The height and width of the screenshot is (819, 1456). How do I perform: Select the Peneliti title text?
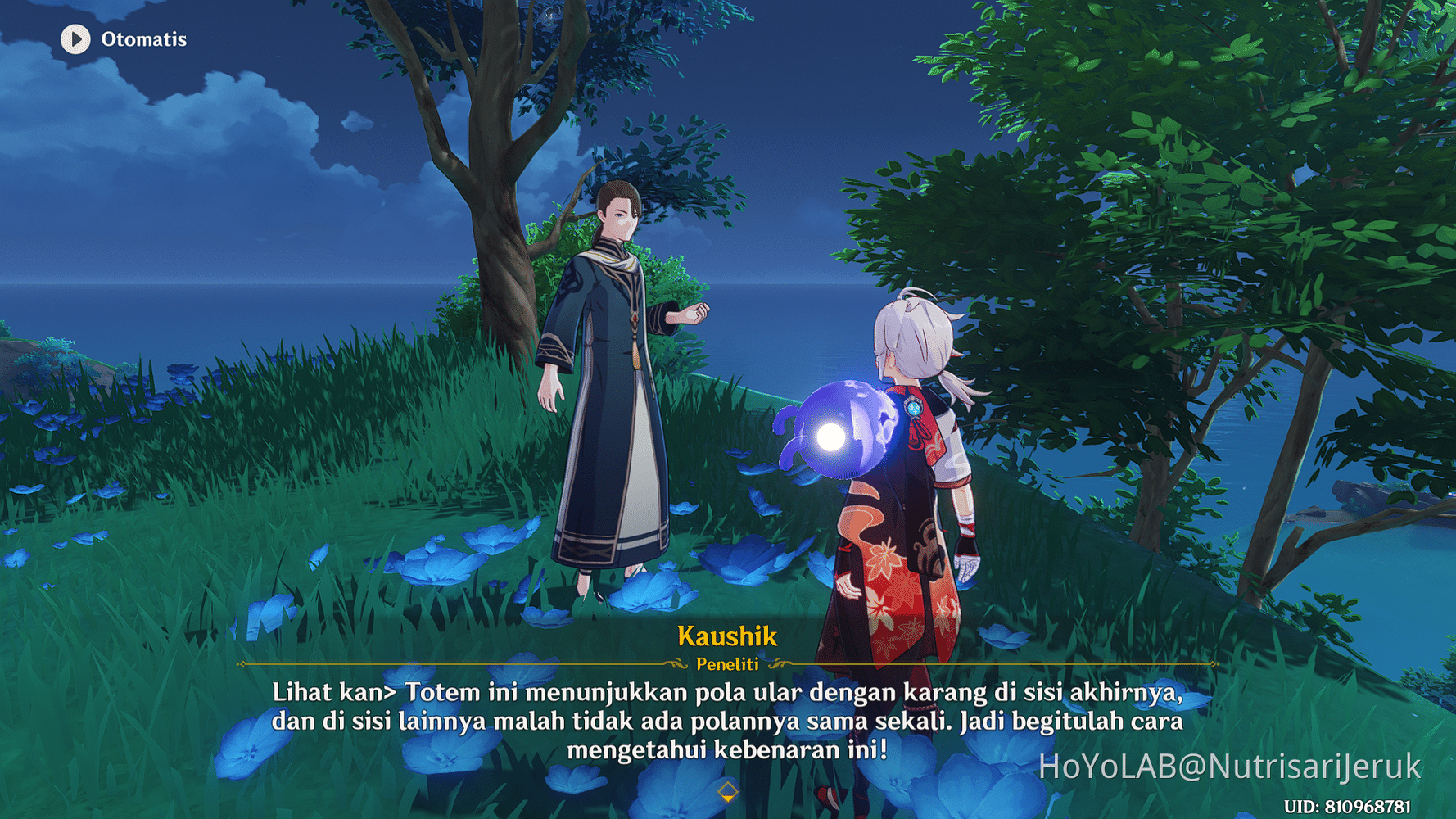[x=727, y=665]
